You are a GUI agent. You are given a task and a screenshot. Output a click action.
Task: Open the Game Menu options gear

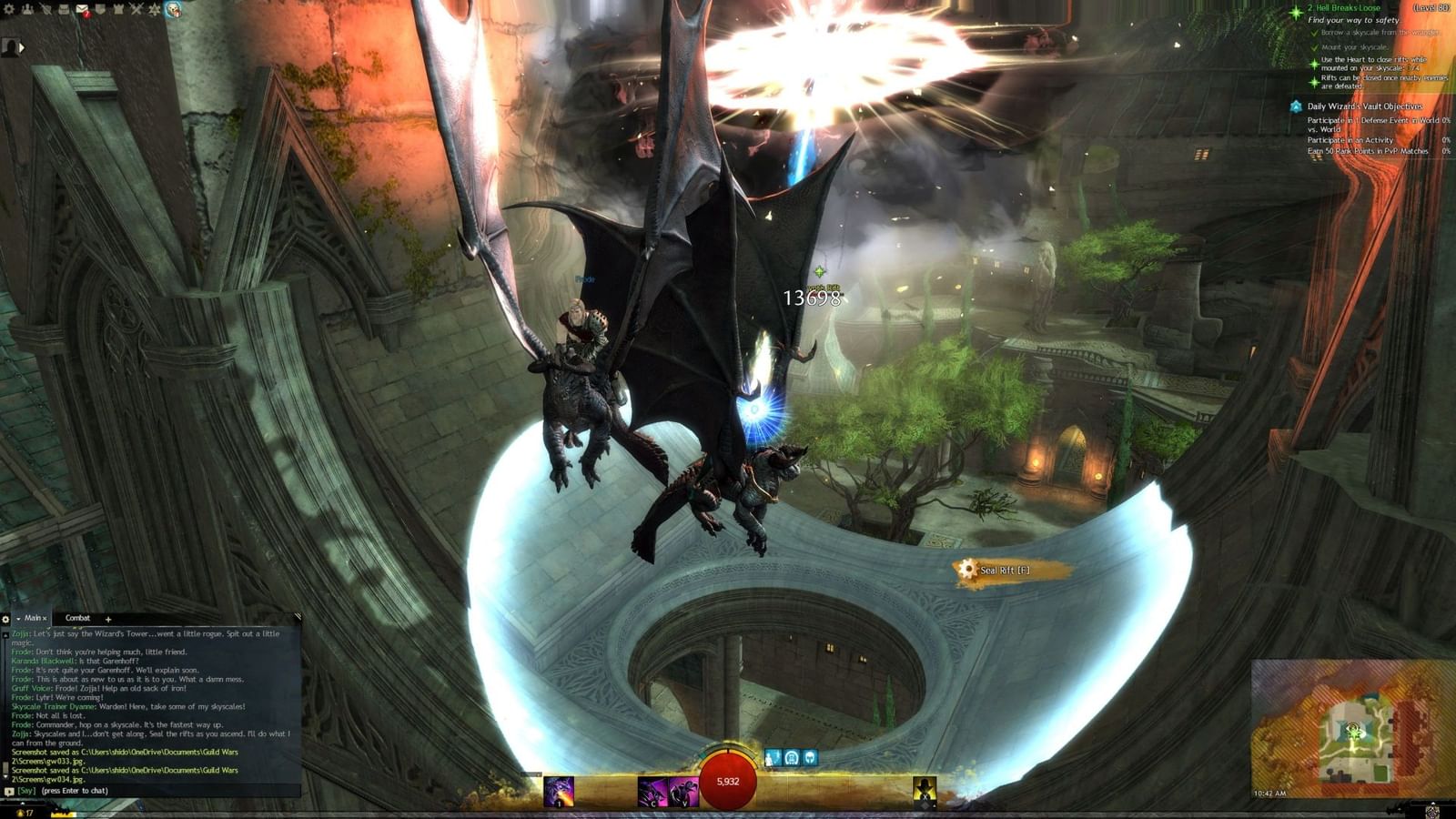(x=8, y=10)
